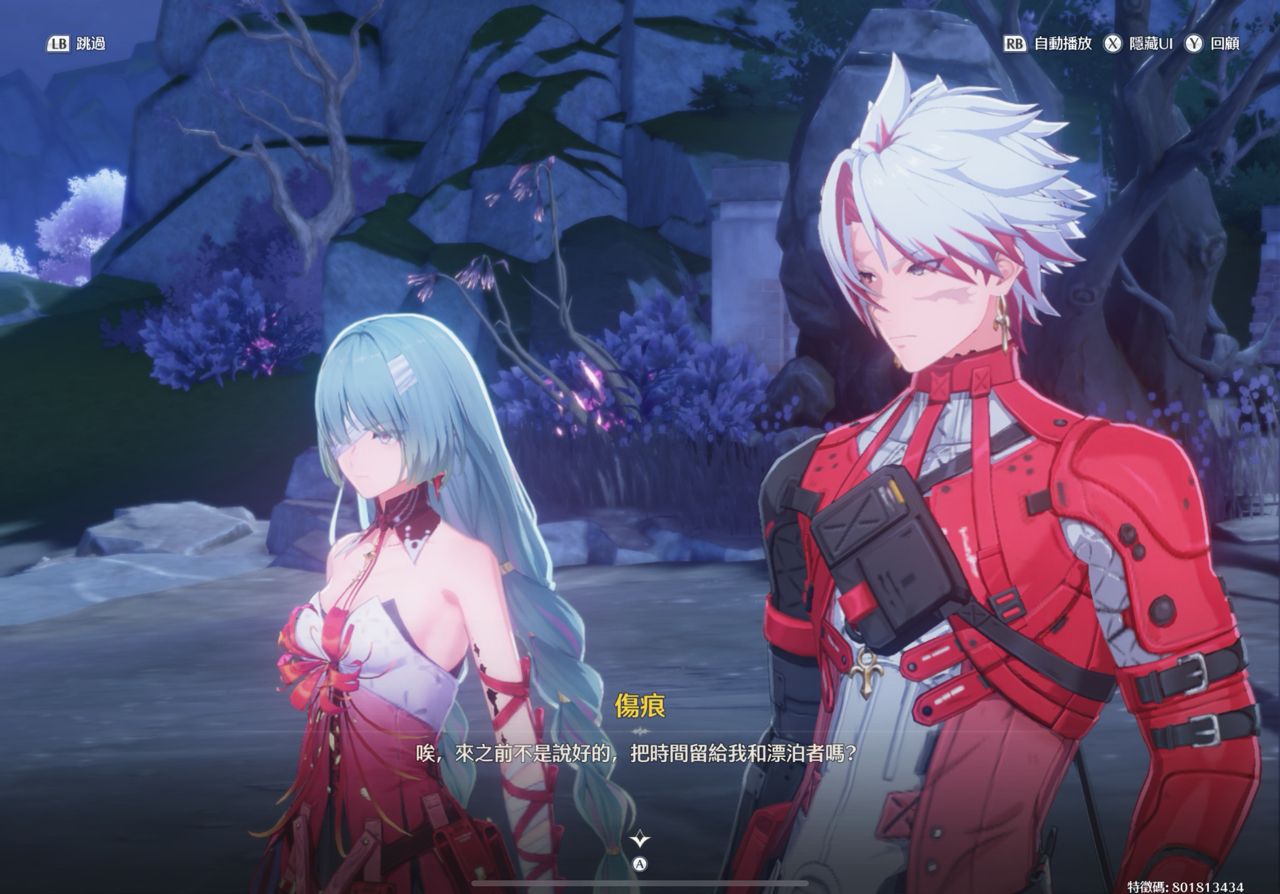Skip the dialogue with 跳過

pos(76,44)
